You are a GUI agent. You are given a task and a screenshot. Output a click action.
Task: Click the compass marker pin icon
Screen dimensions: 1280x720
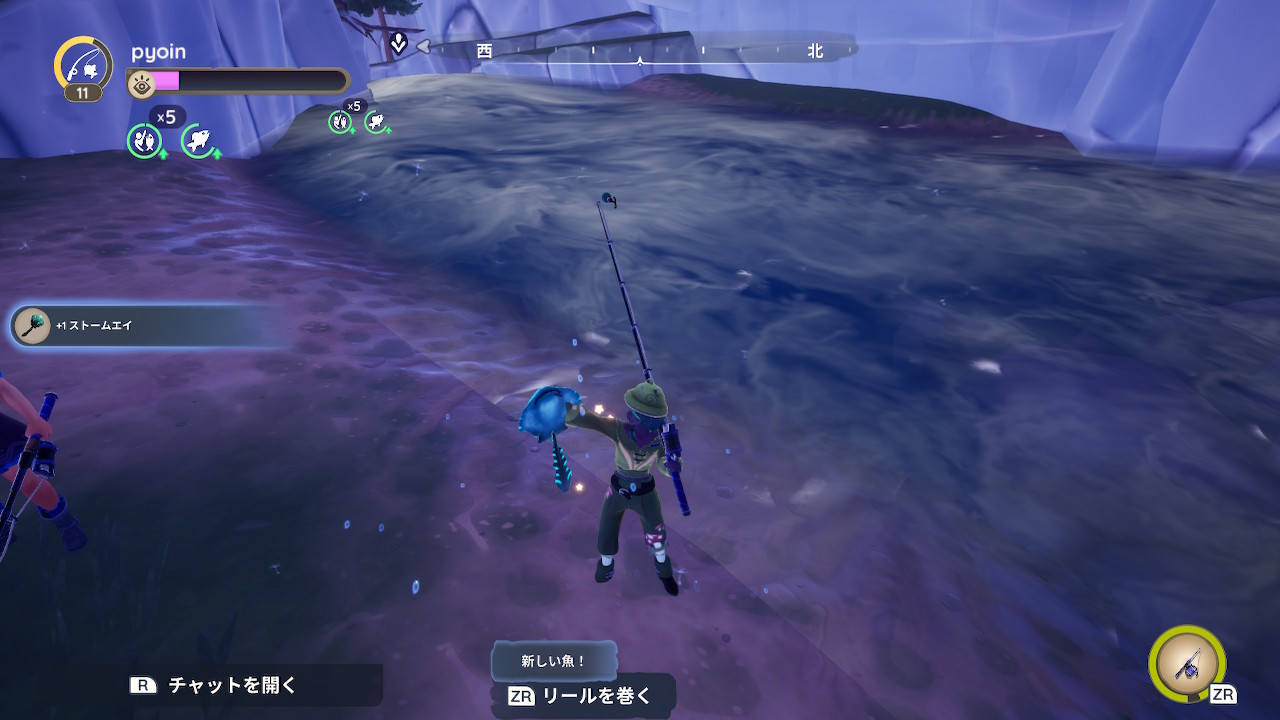pos(398,44)
